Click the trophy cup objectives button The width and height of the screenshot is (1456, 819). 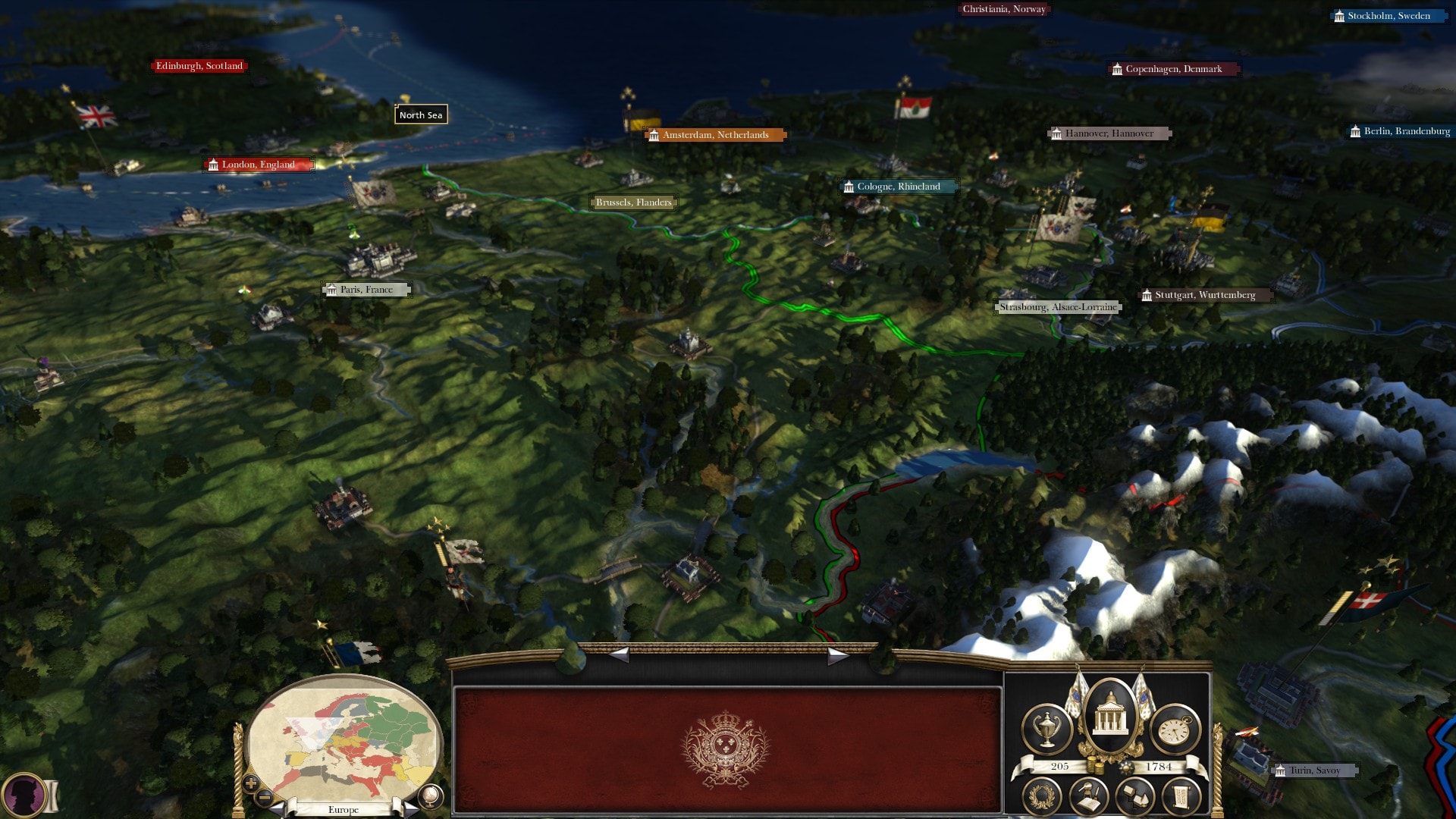[1047, 729]
